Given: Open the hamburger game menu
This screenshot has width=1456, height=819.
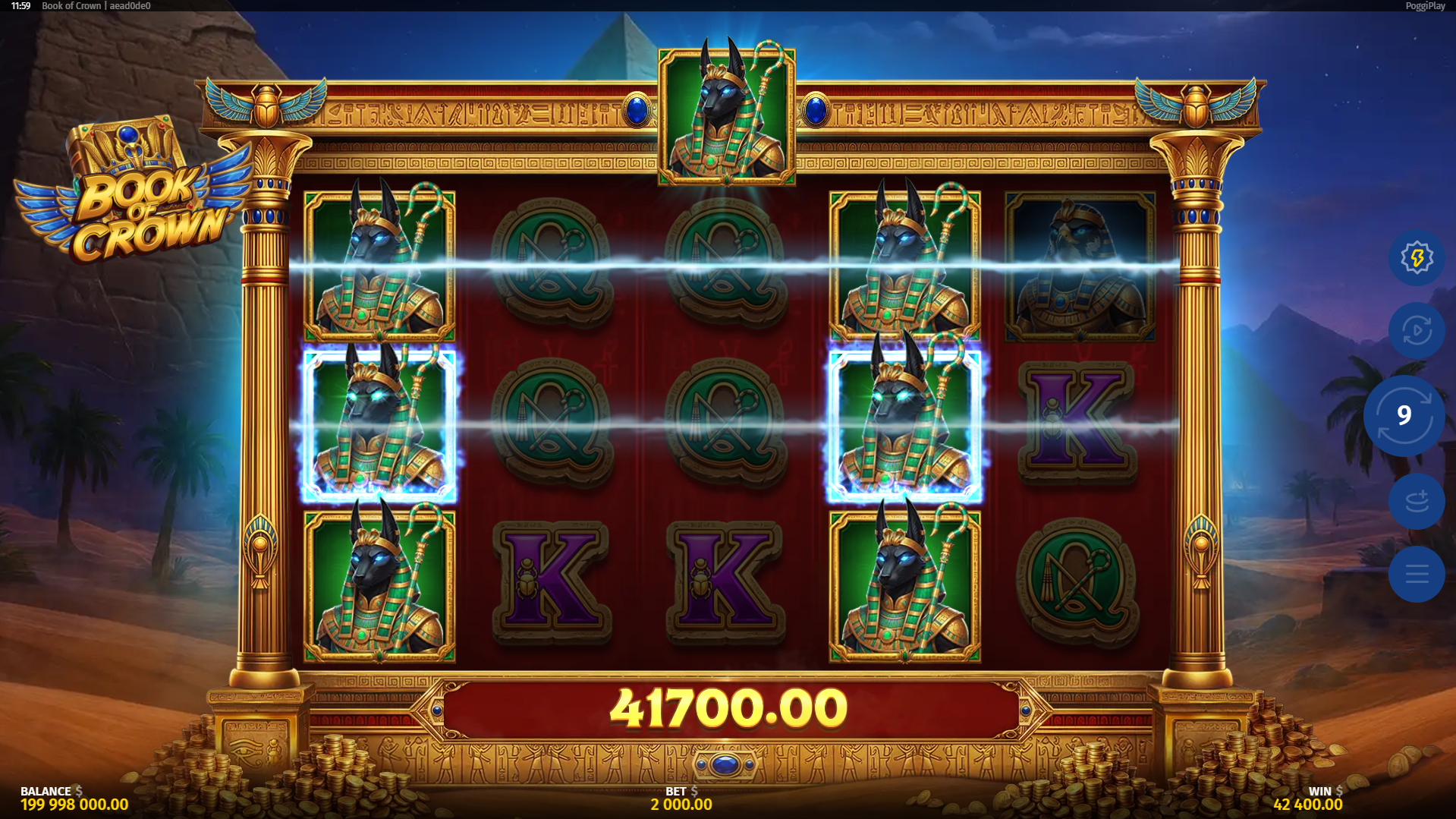Looking at the screenshot, I should point(1416,574).
